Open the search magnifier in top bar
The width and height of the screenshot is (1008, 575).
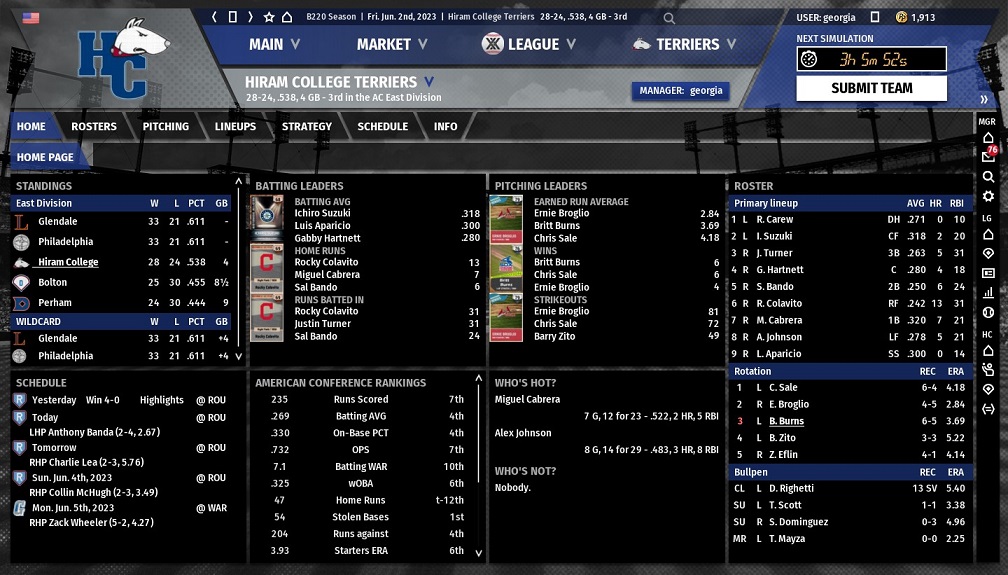[x=669, y=17]
